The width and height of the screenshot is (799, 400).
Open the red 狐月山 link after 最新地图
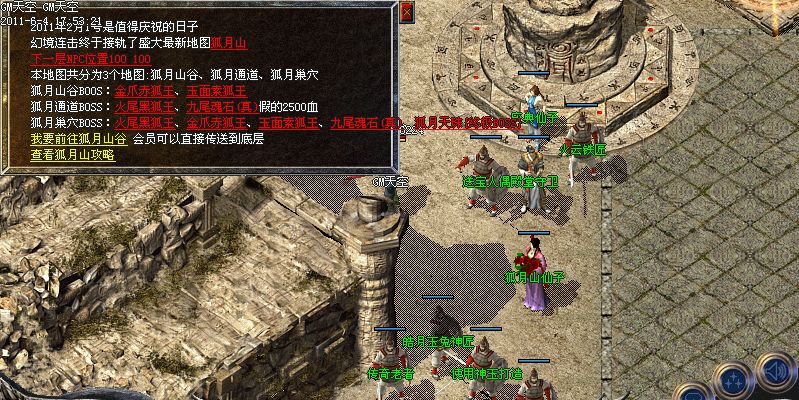click(228, 44)
